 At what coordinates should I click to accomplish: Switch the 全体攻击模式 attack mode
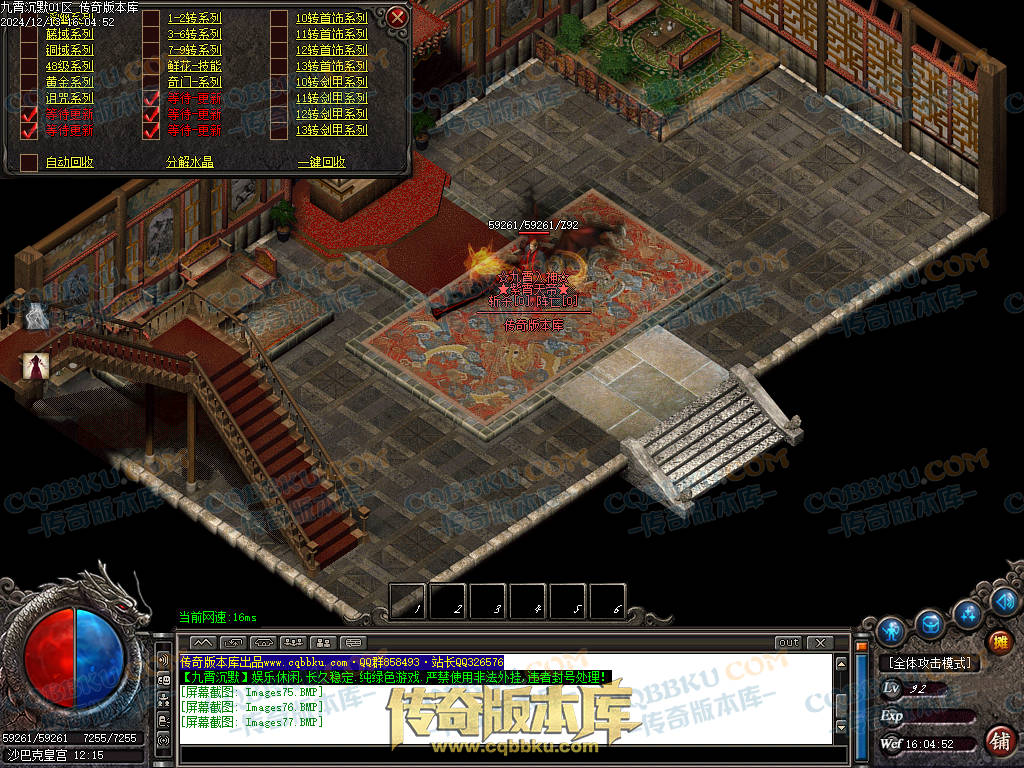tap(929, 663)
